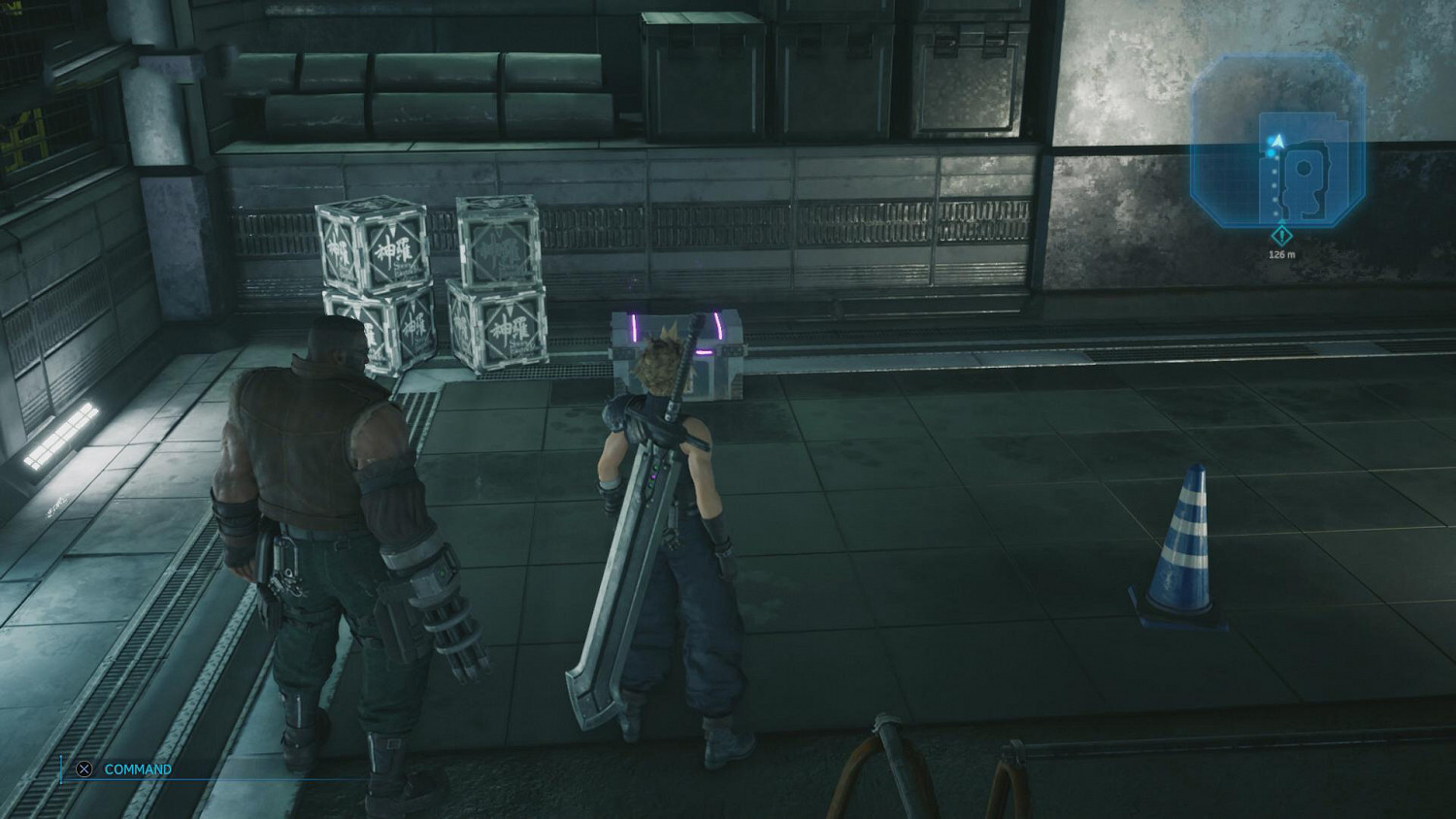1456x819 pixels.
Task: Open the minimap in the corner
Action: pos(1278,141)
